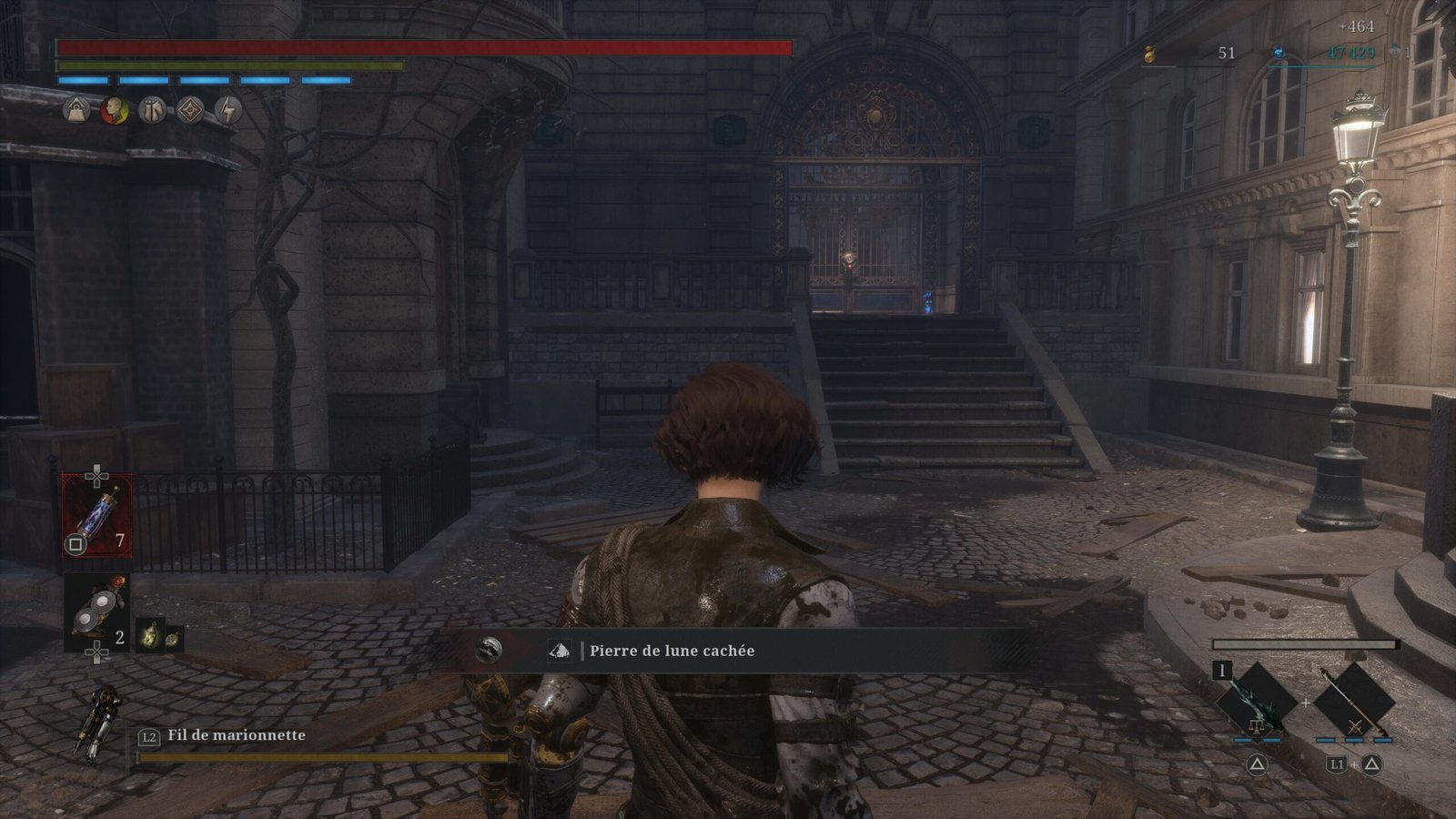Select the blue pulse cell item slot
Screen dimensions: 1456x819
point(96,516)
